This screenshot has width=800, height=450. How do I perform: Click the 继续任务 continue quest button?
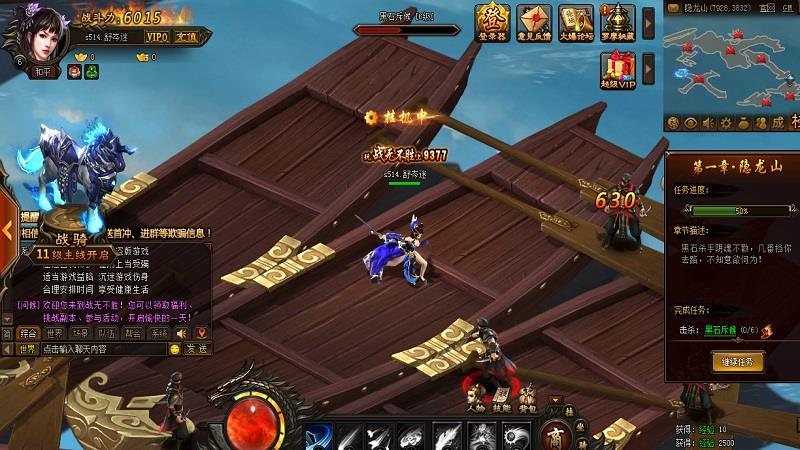point(738,360)
